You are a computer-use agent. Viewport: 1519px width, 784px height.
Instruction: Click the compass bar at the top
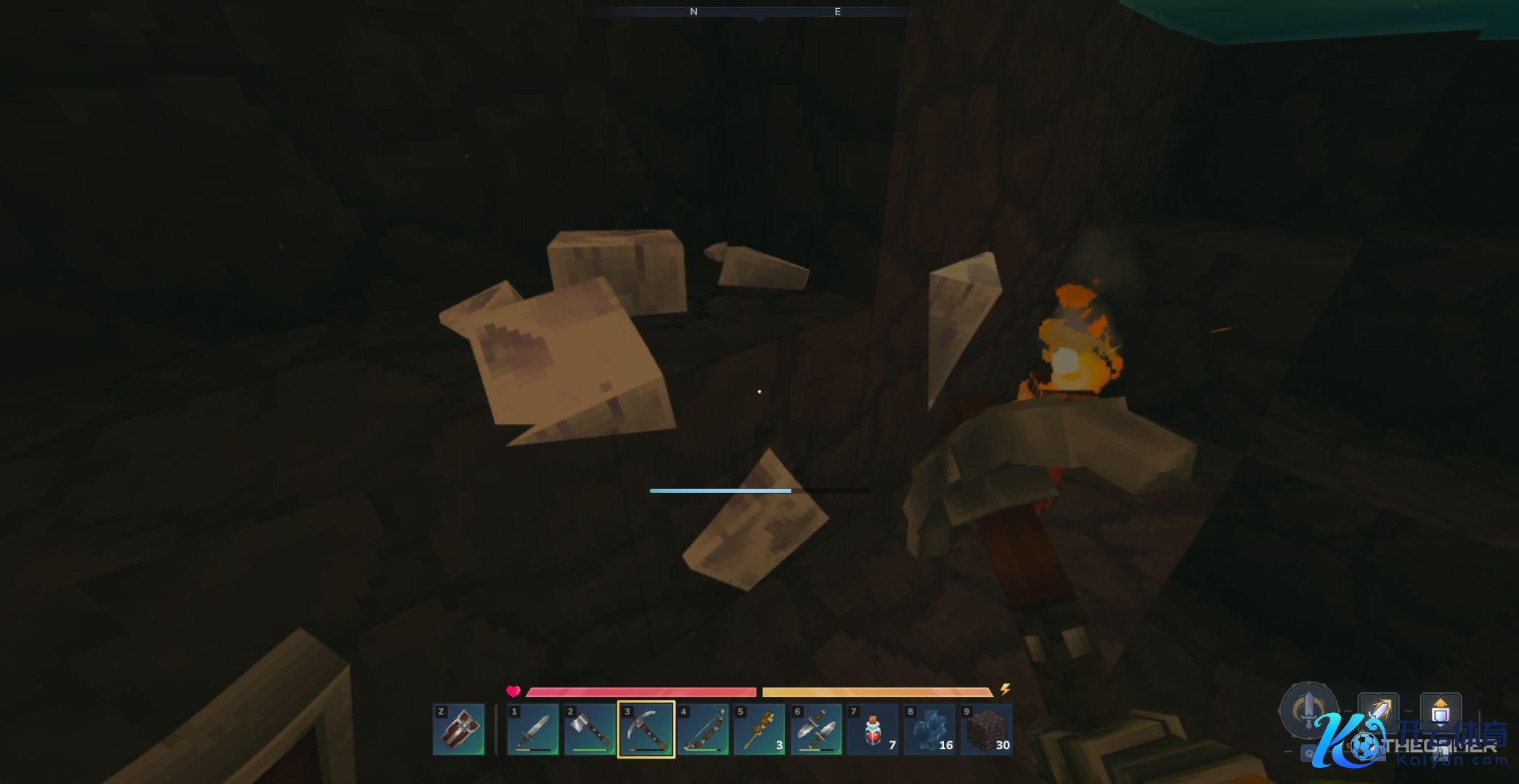tap(759, 12)
